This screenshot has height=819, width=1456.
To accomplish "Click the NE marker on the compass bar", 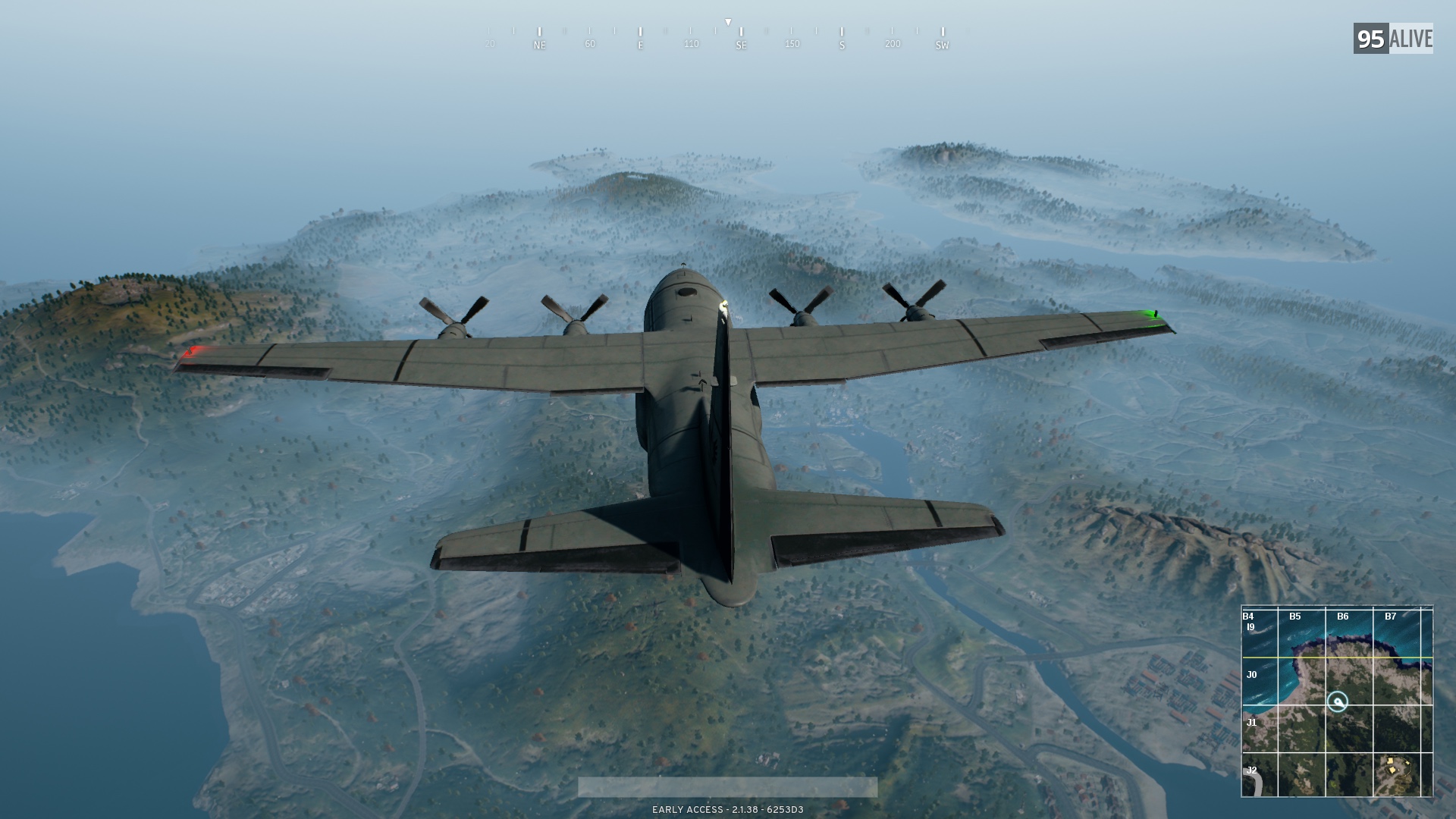I will click(539, 45).
